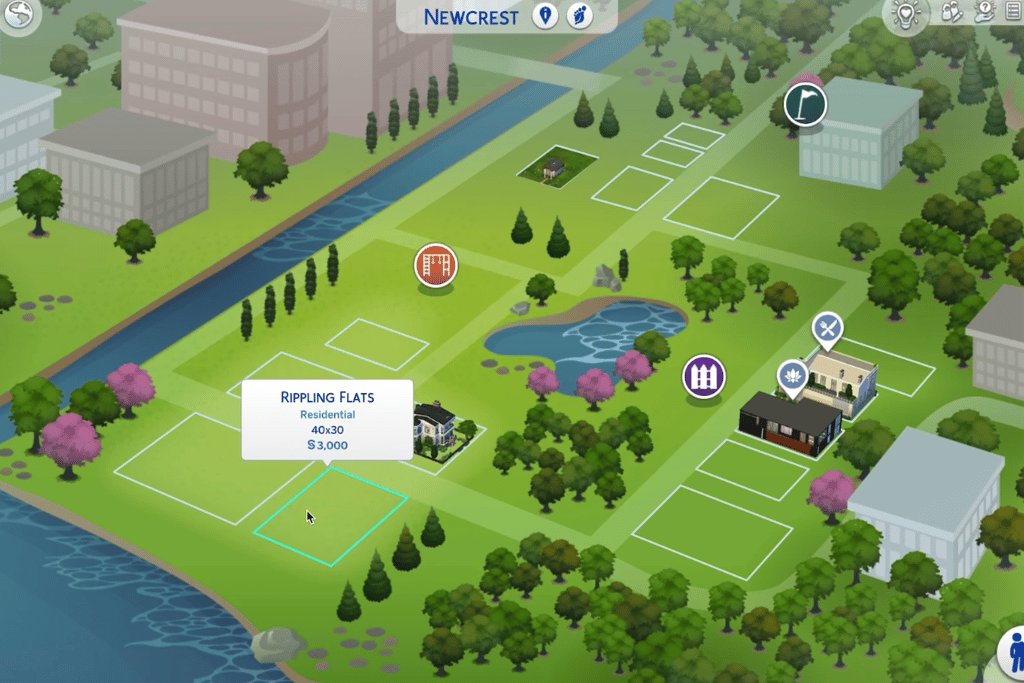Select the highlighted Rippling Flats lot

(x=330, y=514)
